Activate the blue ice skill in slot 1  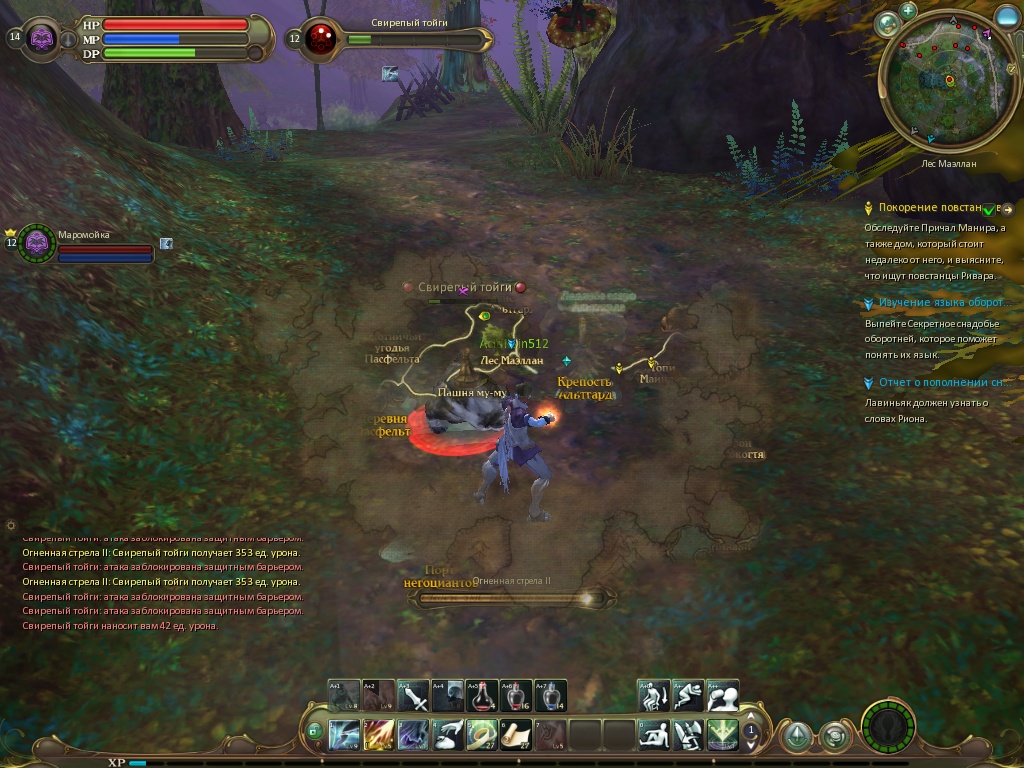point(345,735)
